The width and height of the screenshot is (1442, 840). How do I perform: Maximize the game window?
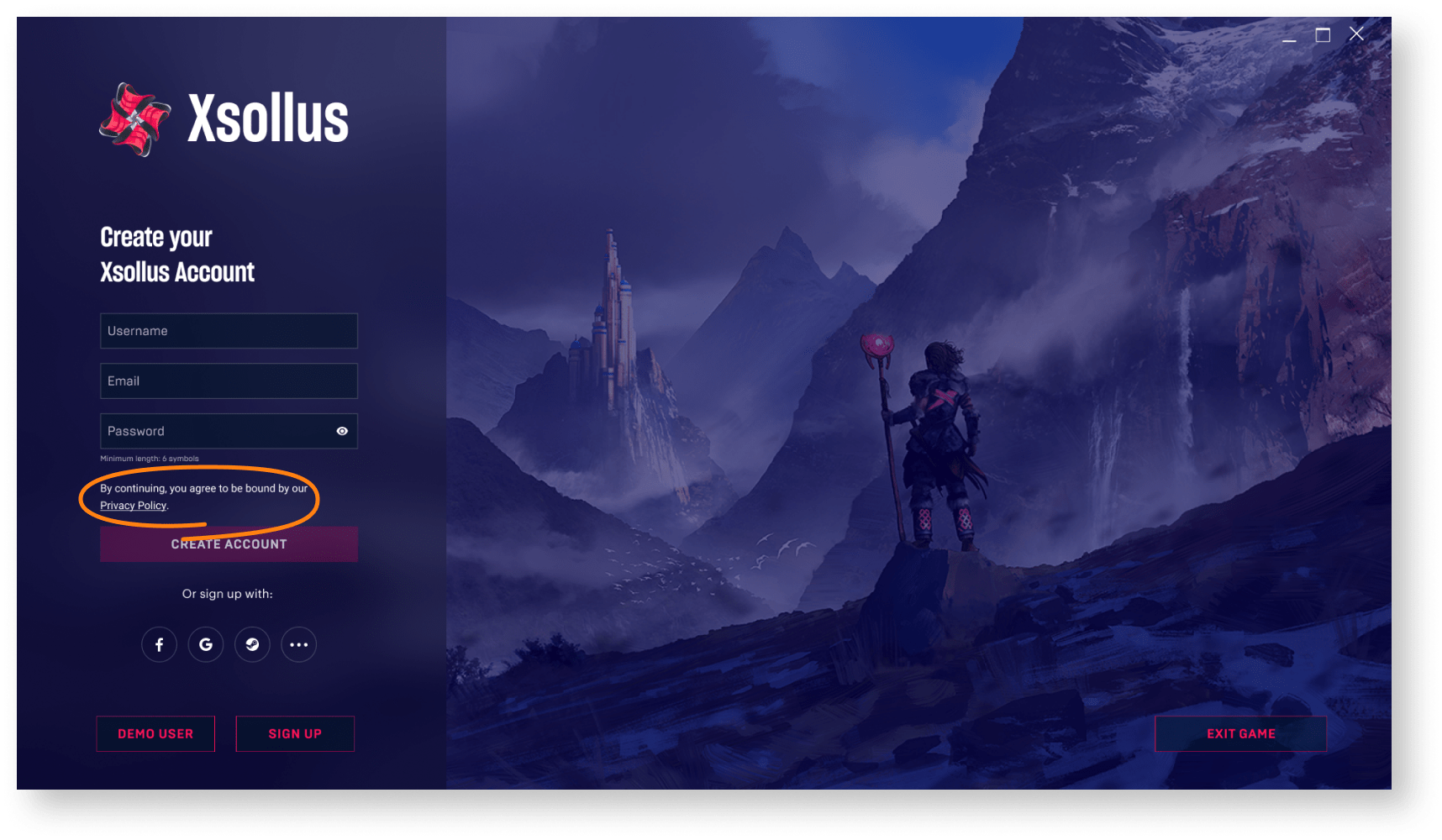(1323, 34)
